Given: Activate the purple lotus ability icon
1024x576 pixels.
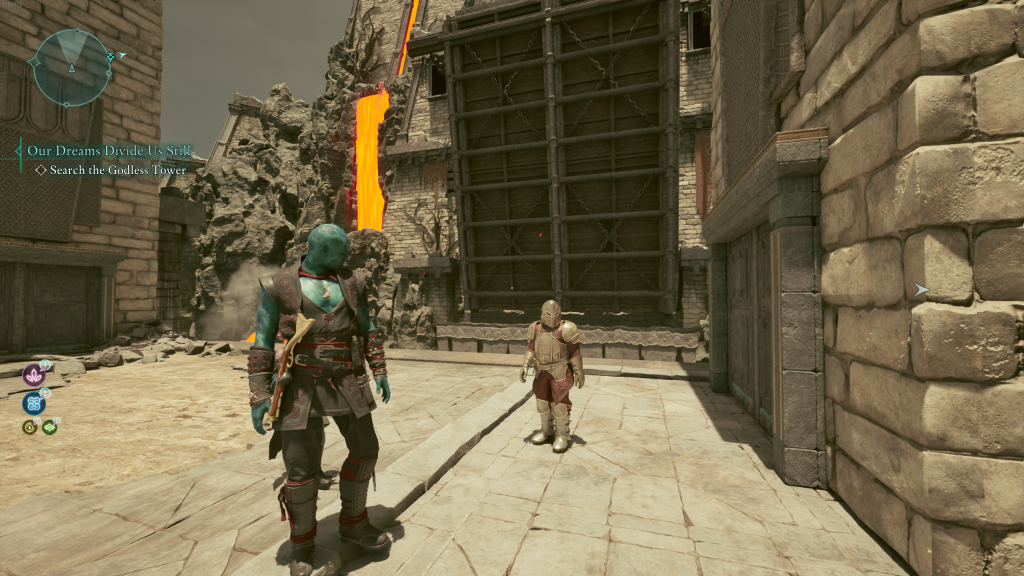Looking at the screenshot, I should (34, 375).
